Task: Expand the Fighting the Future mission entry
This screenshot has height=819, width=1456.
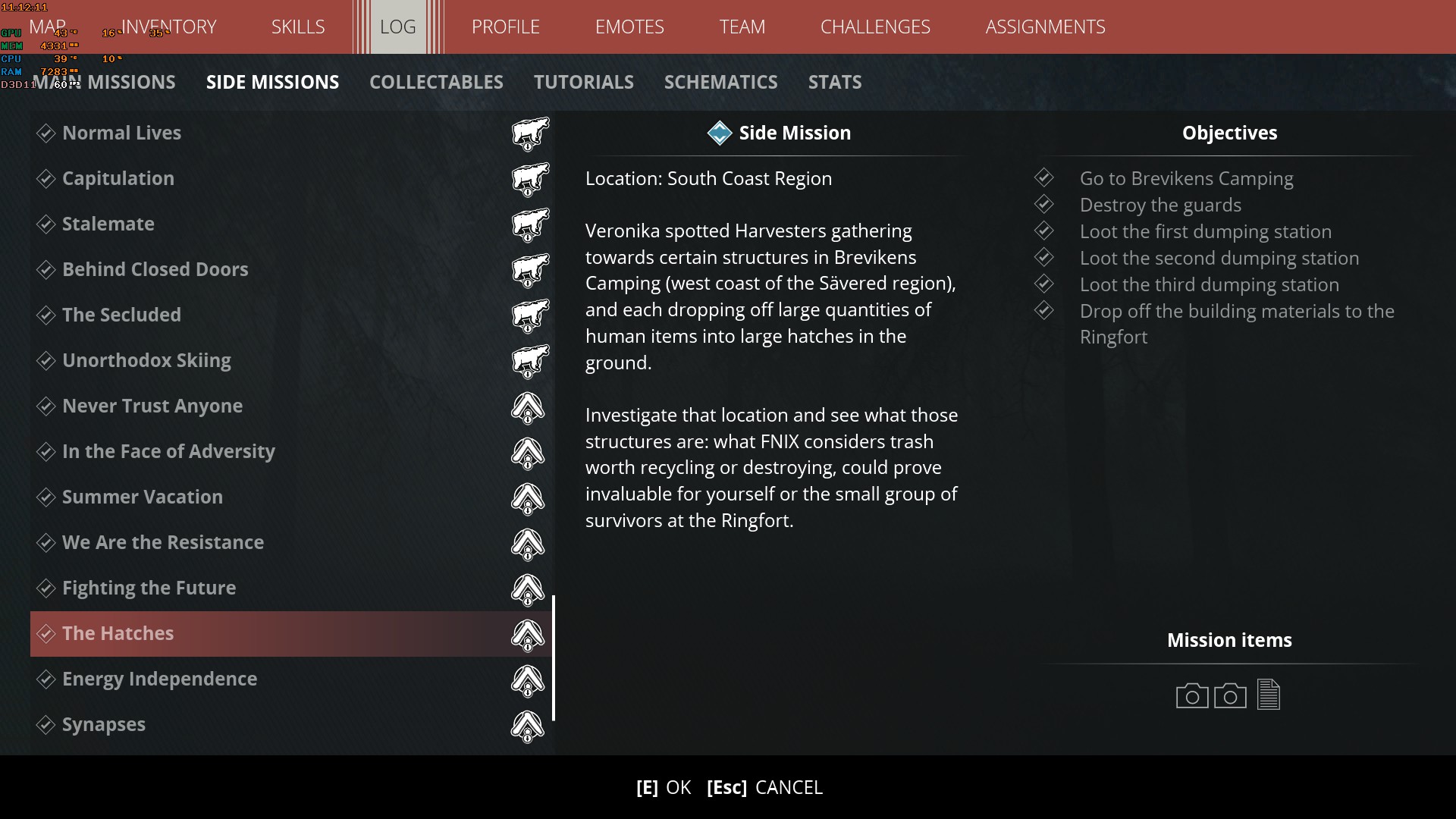Action: (149, 588)
